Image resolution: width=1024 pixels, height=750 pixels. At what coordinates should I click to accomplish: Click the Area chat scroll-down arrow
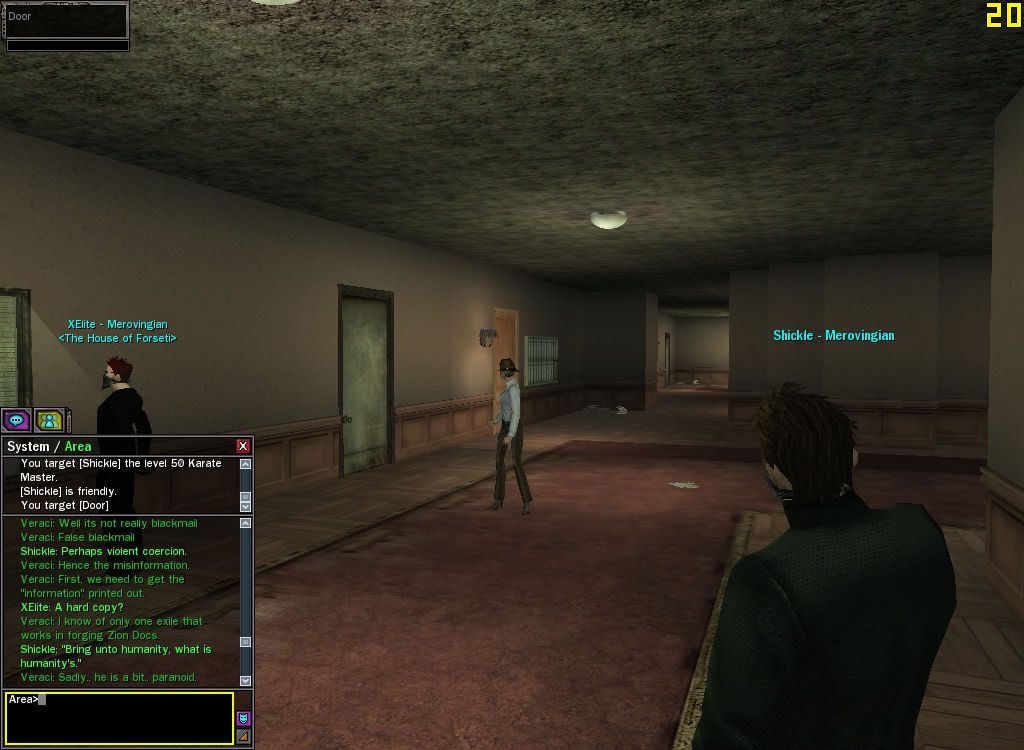(x=246, y=681)
